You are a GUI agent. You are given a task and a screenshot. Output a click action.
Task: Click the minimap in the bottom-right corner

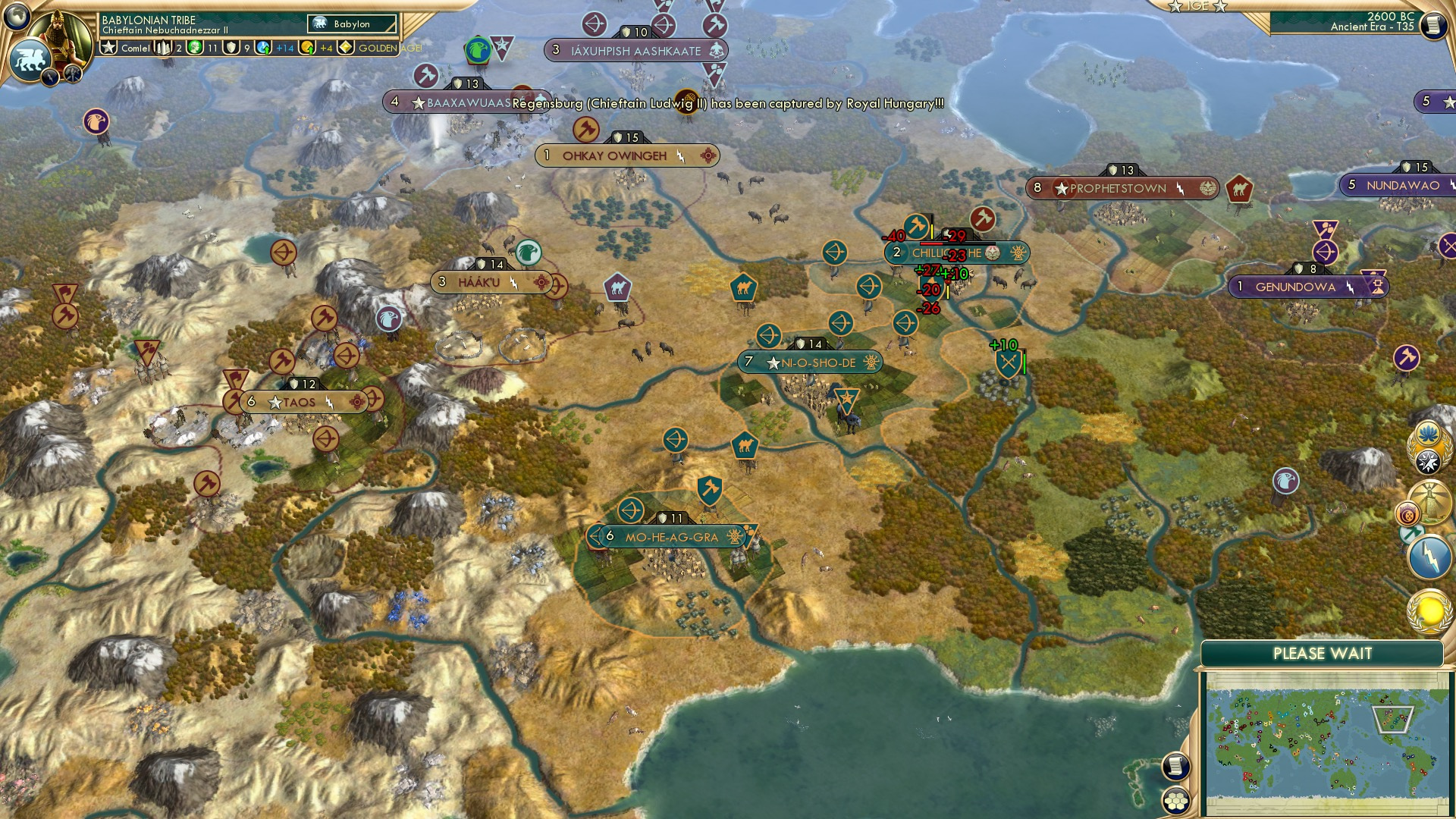pyautogui.click(x=1331, y=739)
